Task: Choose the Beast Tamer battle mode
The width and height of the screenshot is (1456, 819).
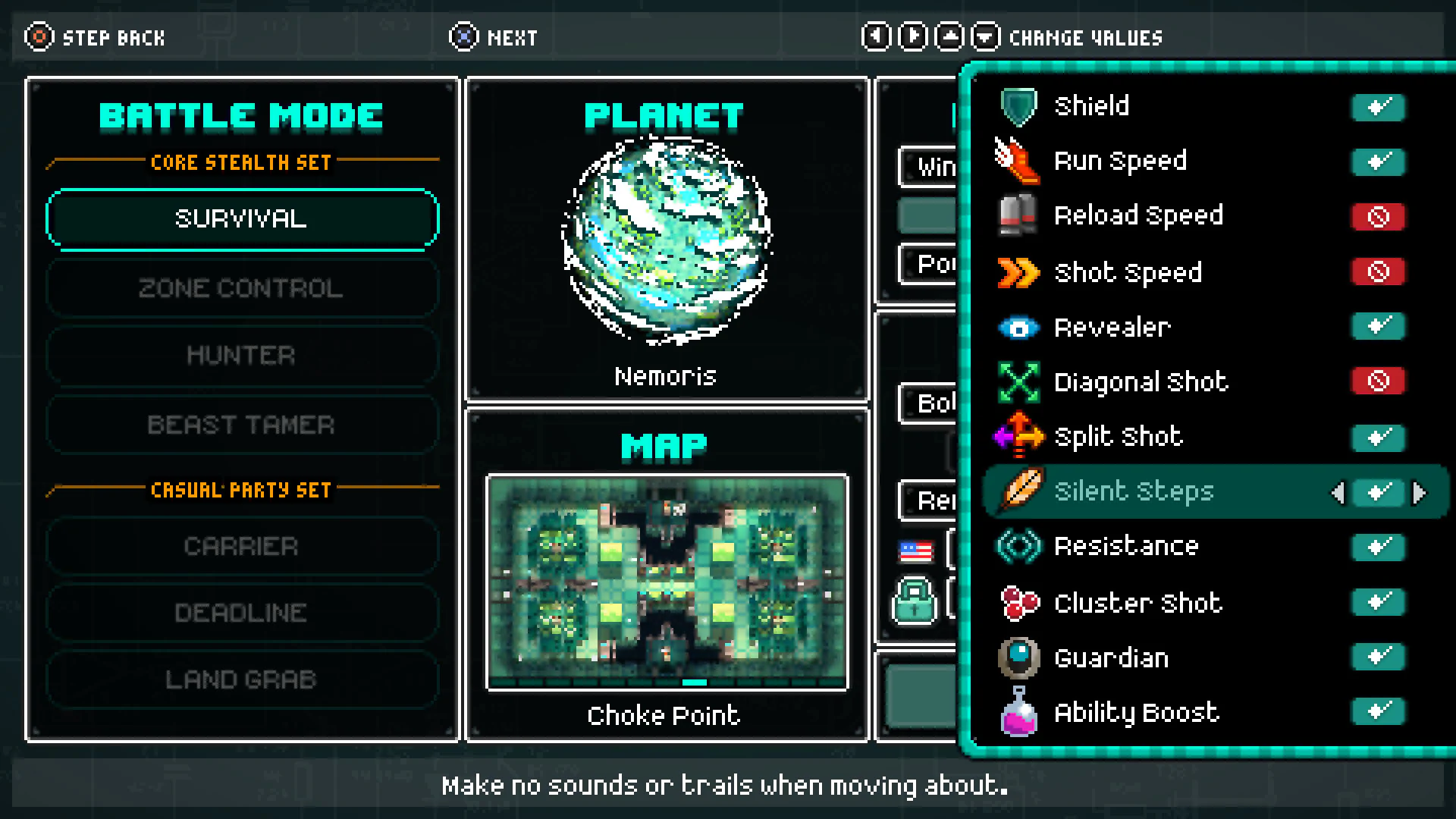Action: tap(242, 425)
